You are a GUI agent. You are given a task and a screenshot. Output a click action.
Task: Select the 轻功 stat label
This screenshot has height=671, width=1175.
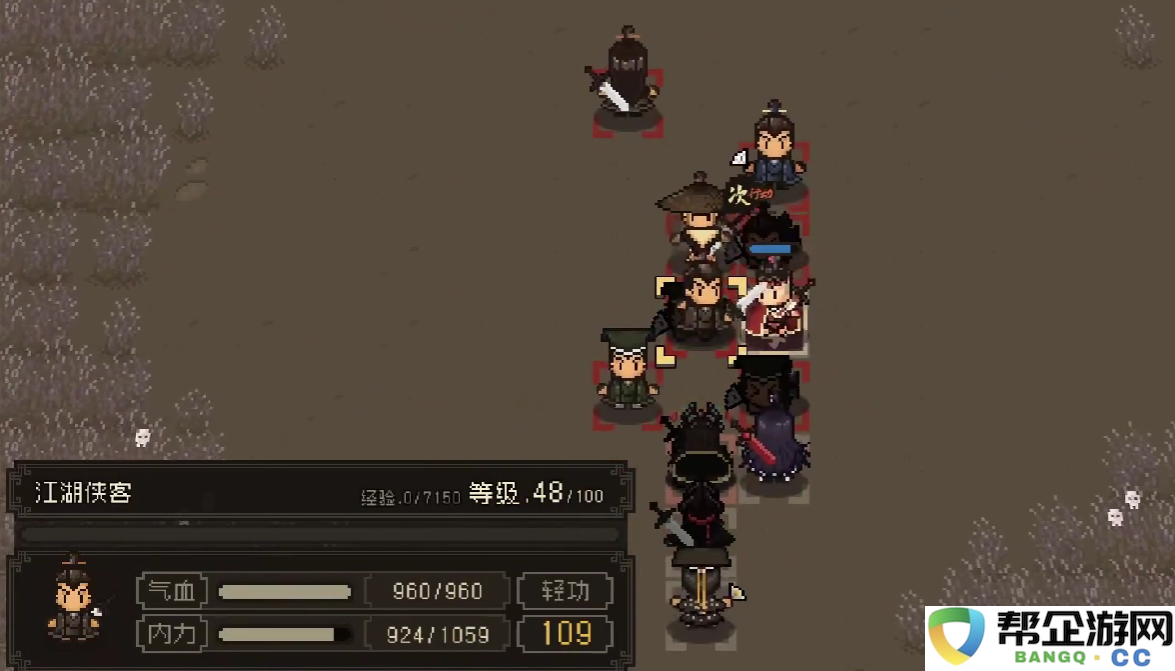pyautogui.click(x=565, y=591)
